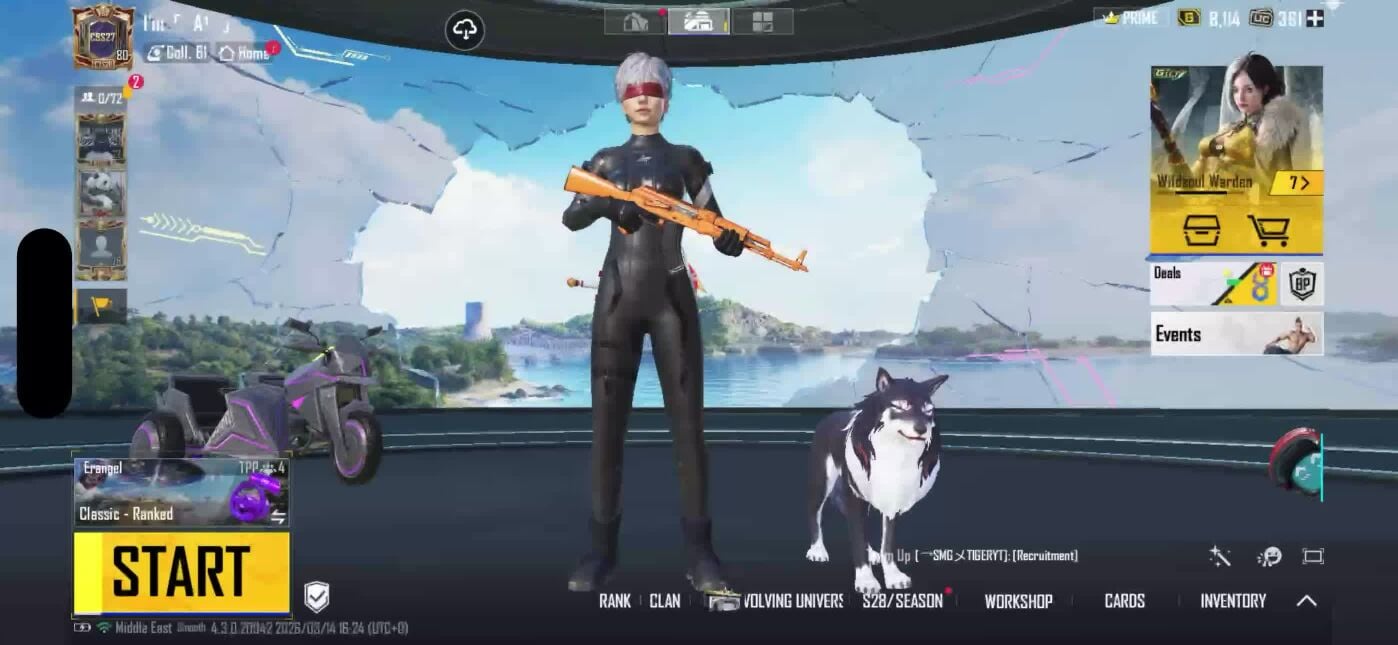Open the player profile avatar frame

(103, 37)
